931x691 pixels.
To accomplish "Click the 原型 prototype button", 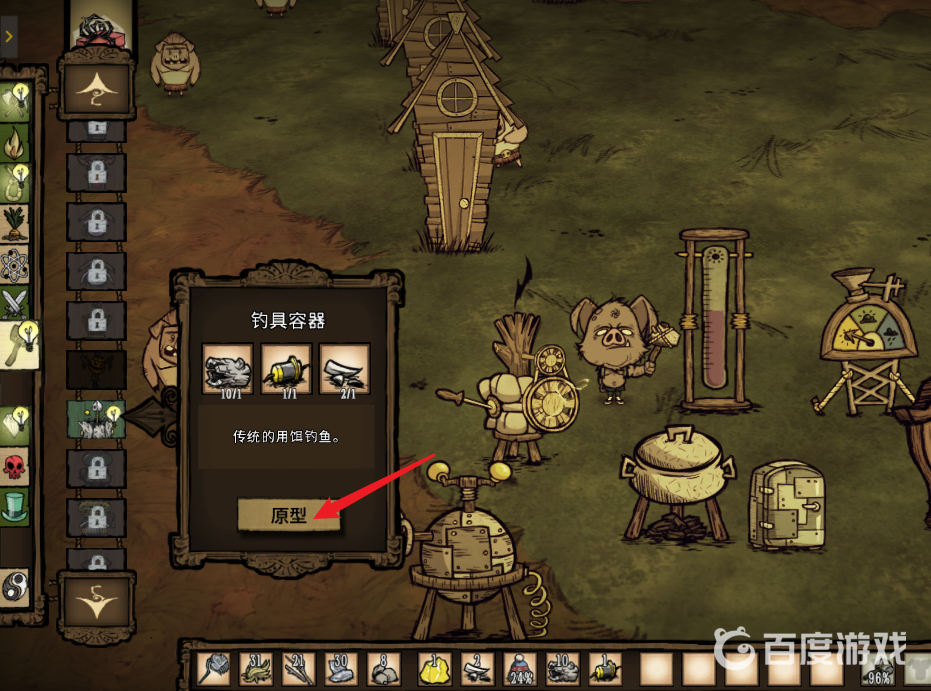I will (x=289, y=516).
